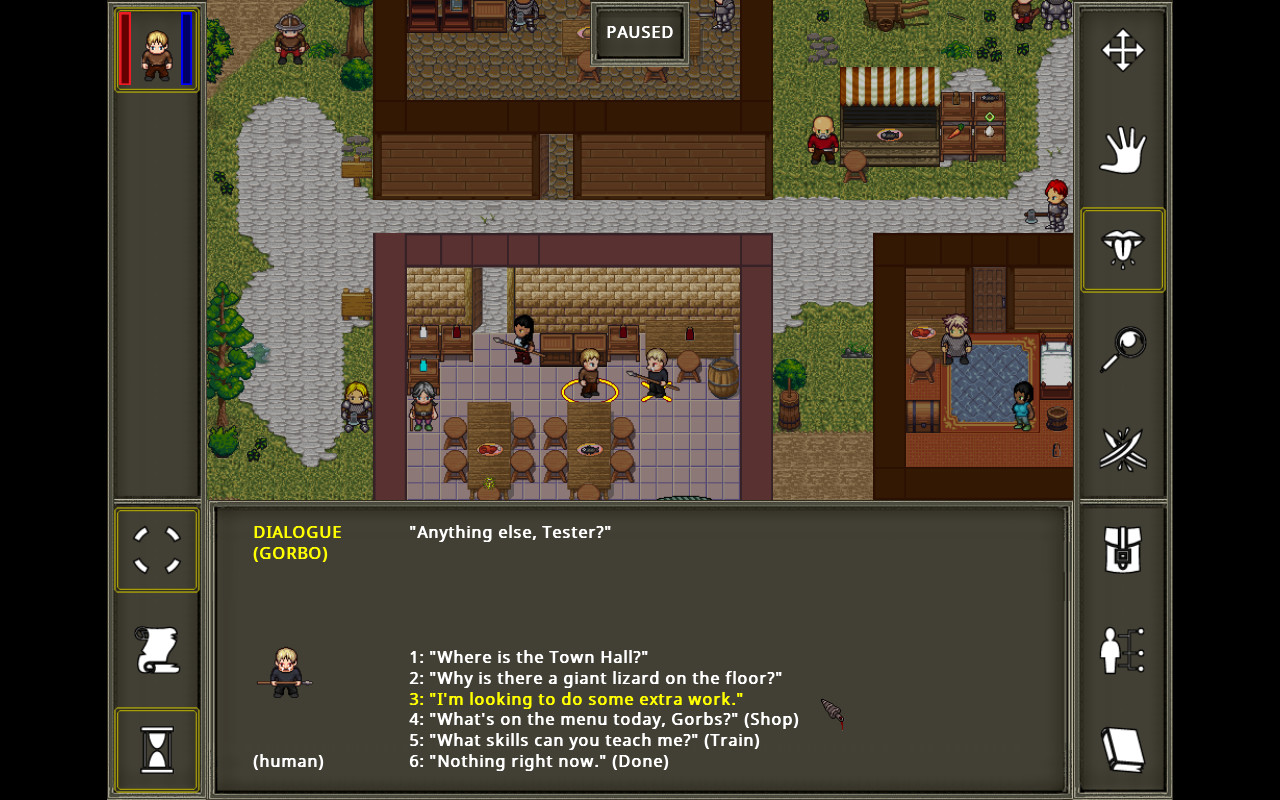The width and height of the screenshot is (1280, 800).
Task: Toggle the hourglass wait mode
Action: (155, 749)
